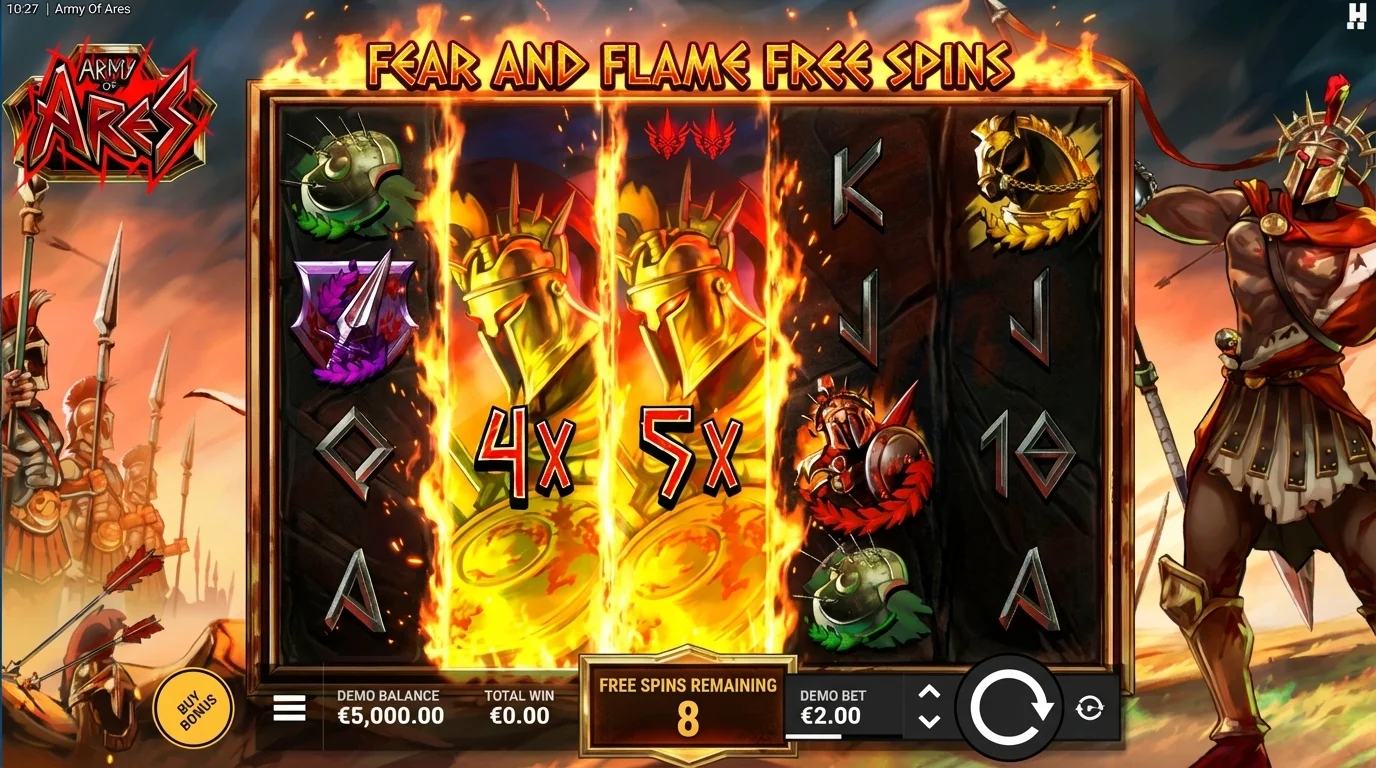Decrease the bet with the down chevron

(931, 721)
